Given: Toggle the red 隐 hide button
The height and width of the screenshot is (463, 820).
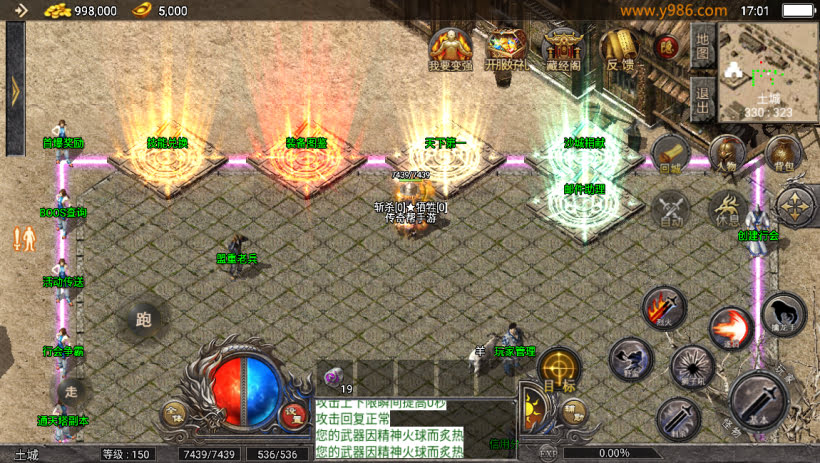Looking at the screenshot, I should [x=667, y=46].
